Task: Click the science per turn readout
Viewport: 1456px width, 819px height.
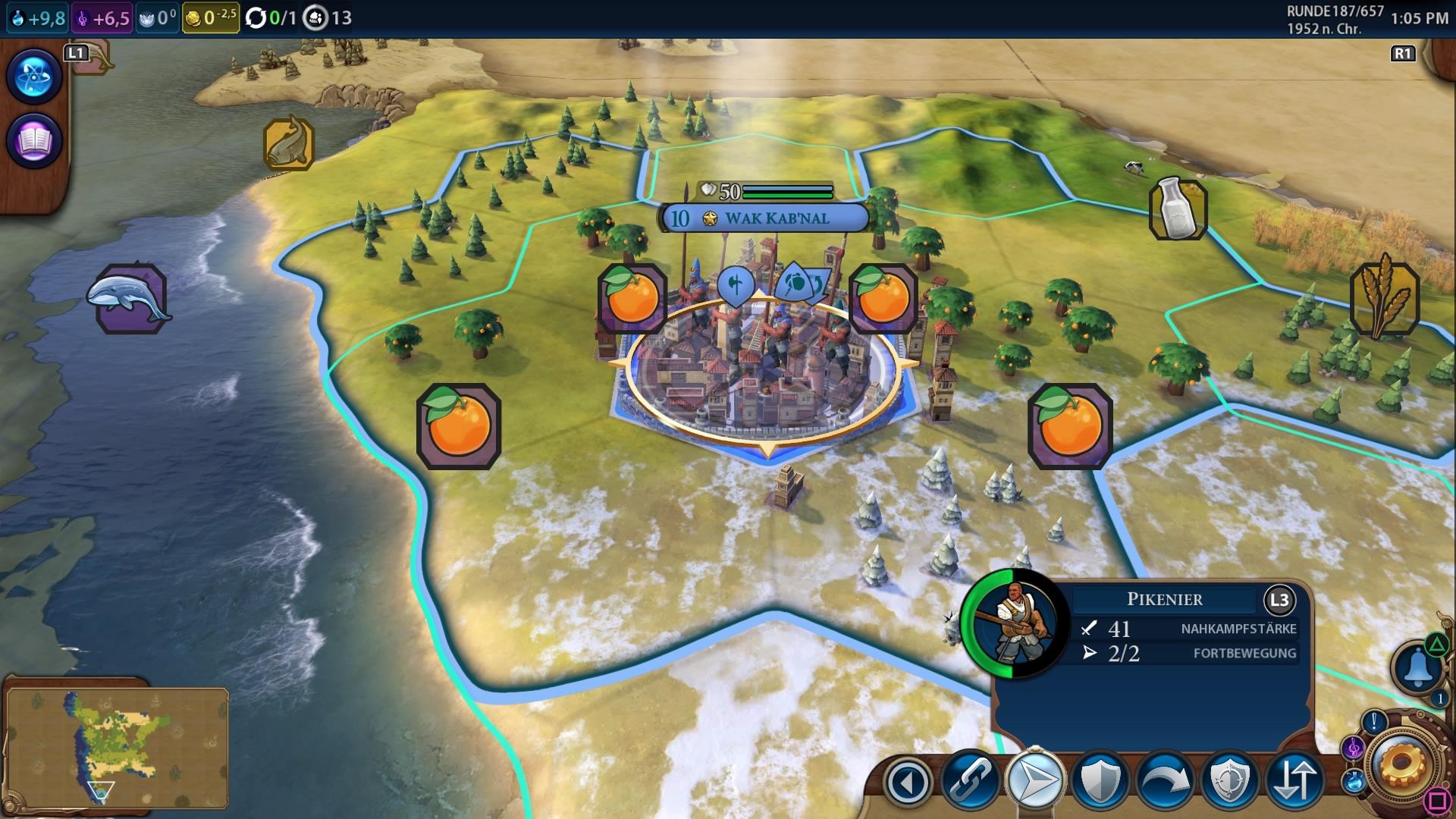Action: 37,17
